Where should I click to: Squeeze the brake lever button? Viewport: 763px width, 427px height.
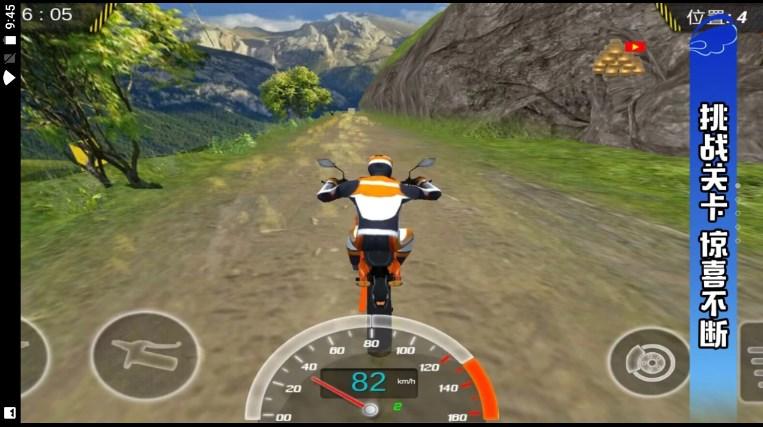click(144, 355)
